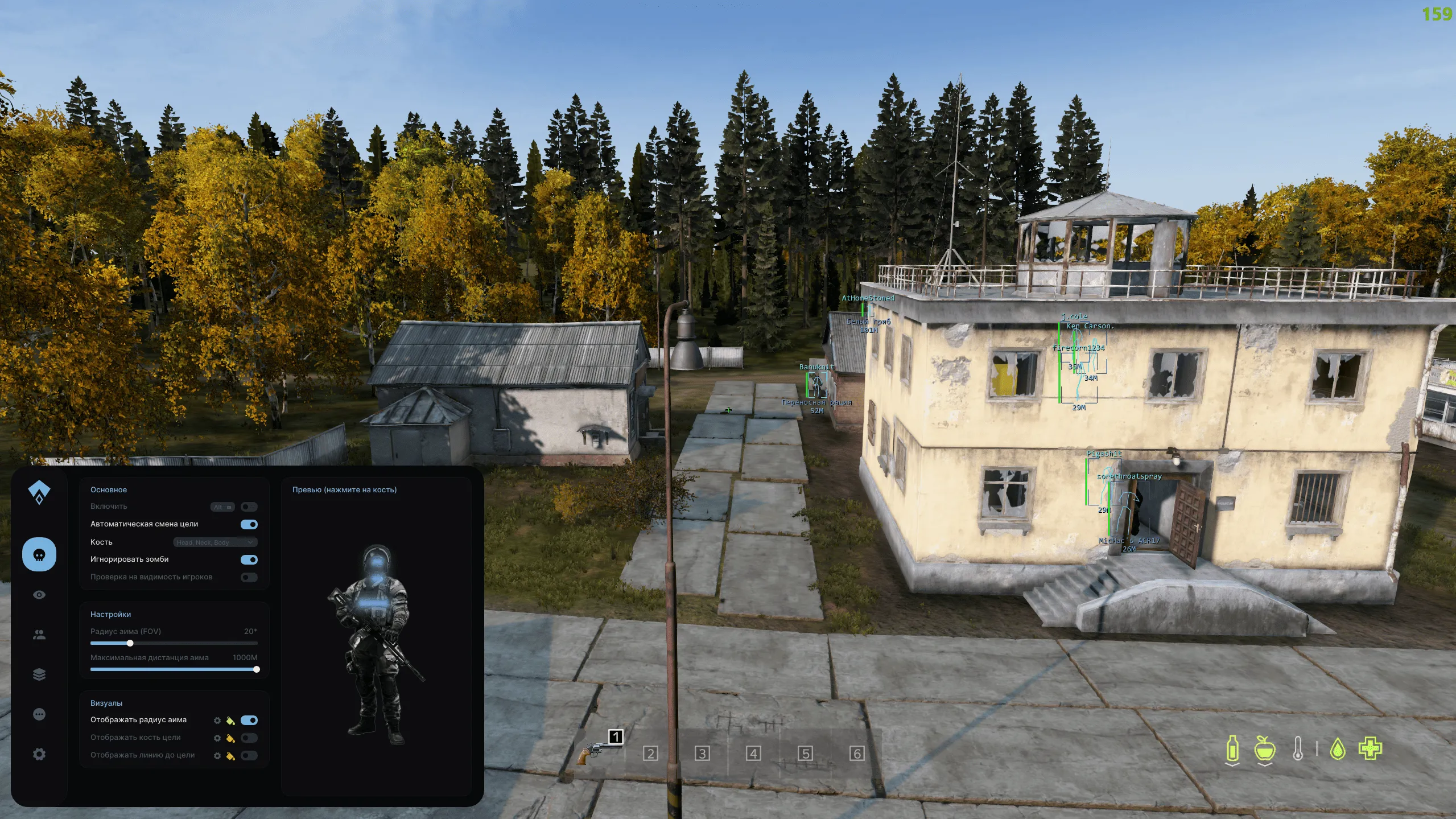Image resolution: width=1456 pixels, height=819 pixels.
Task: Pick hotbar slot 6
Action: [857, 754]
